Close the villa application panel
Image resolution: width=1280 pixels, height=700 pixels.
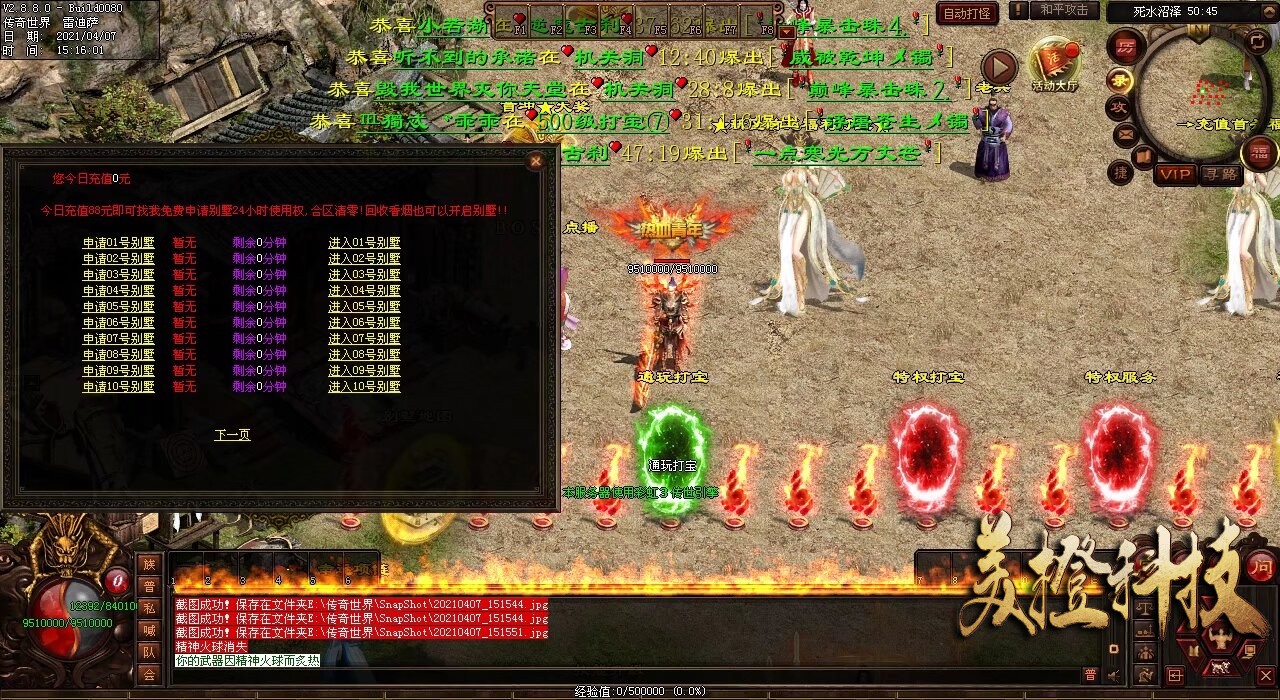click(536, 161)
